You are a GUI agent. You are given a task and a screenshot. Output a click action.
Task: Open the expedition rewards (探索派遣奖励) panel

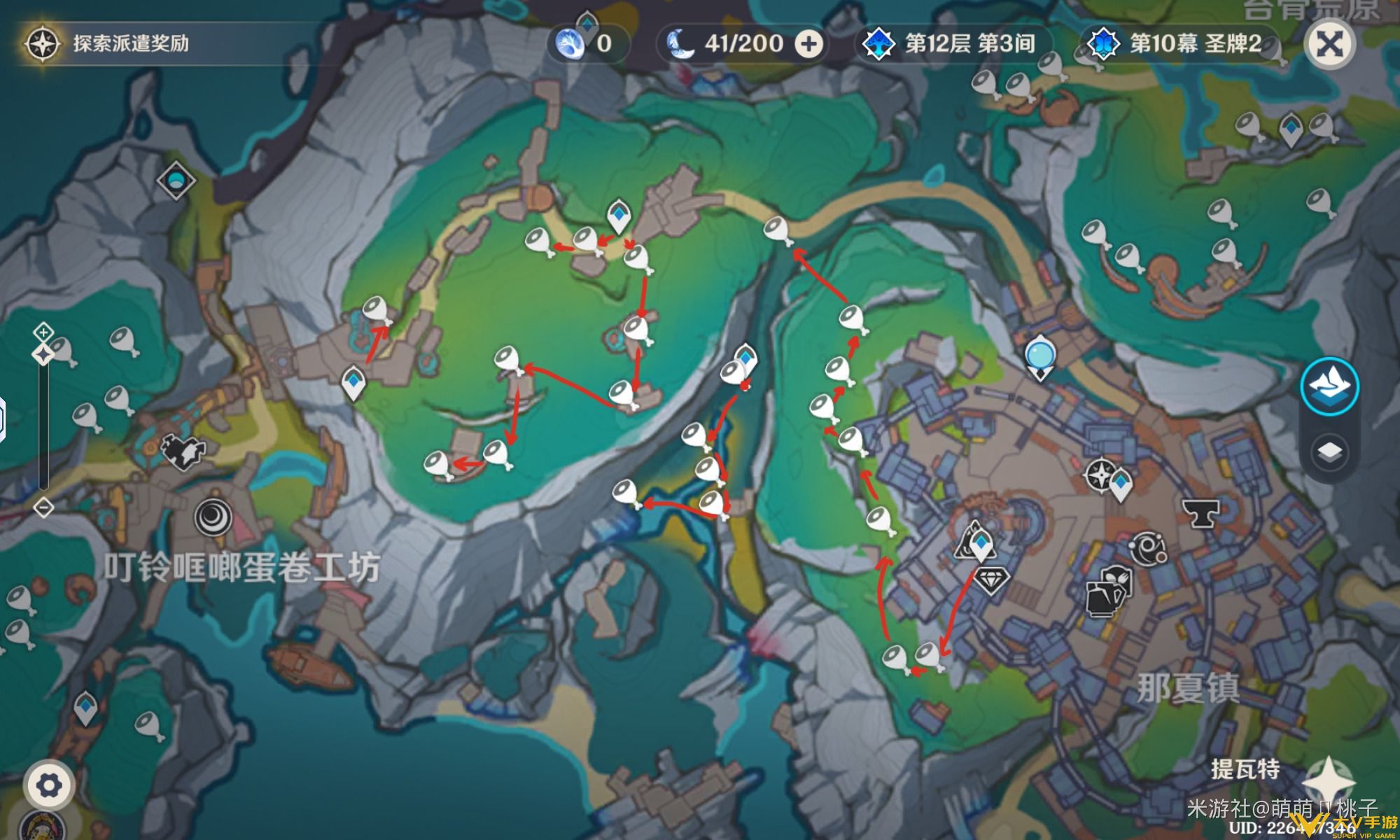click(x=105, y=43)
